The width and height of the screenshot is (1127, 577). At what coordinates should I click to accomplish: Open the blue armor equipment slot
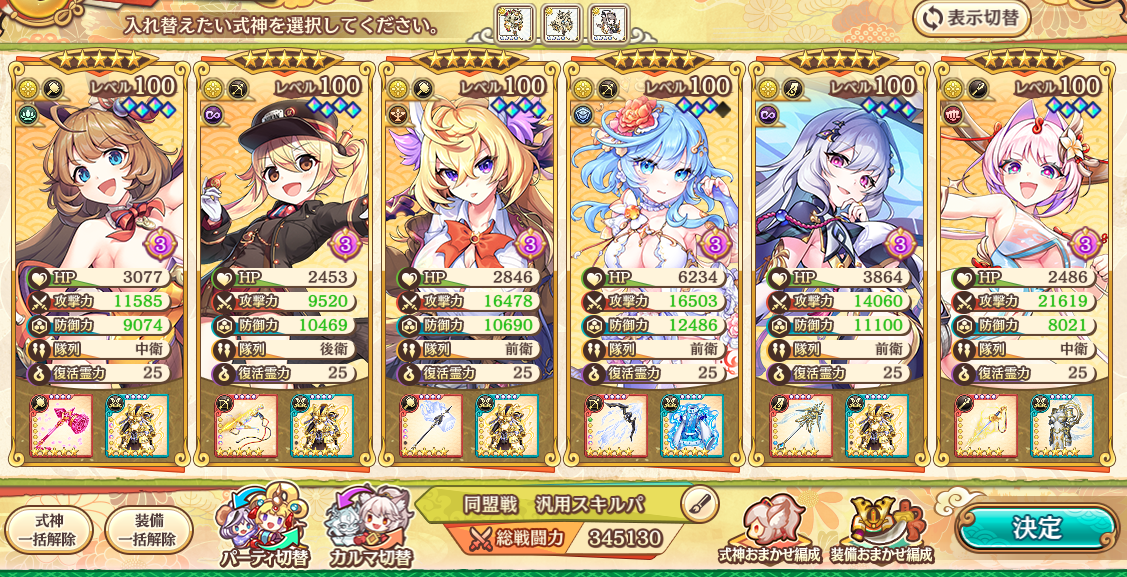(691, 425)
